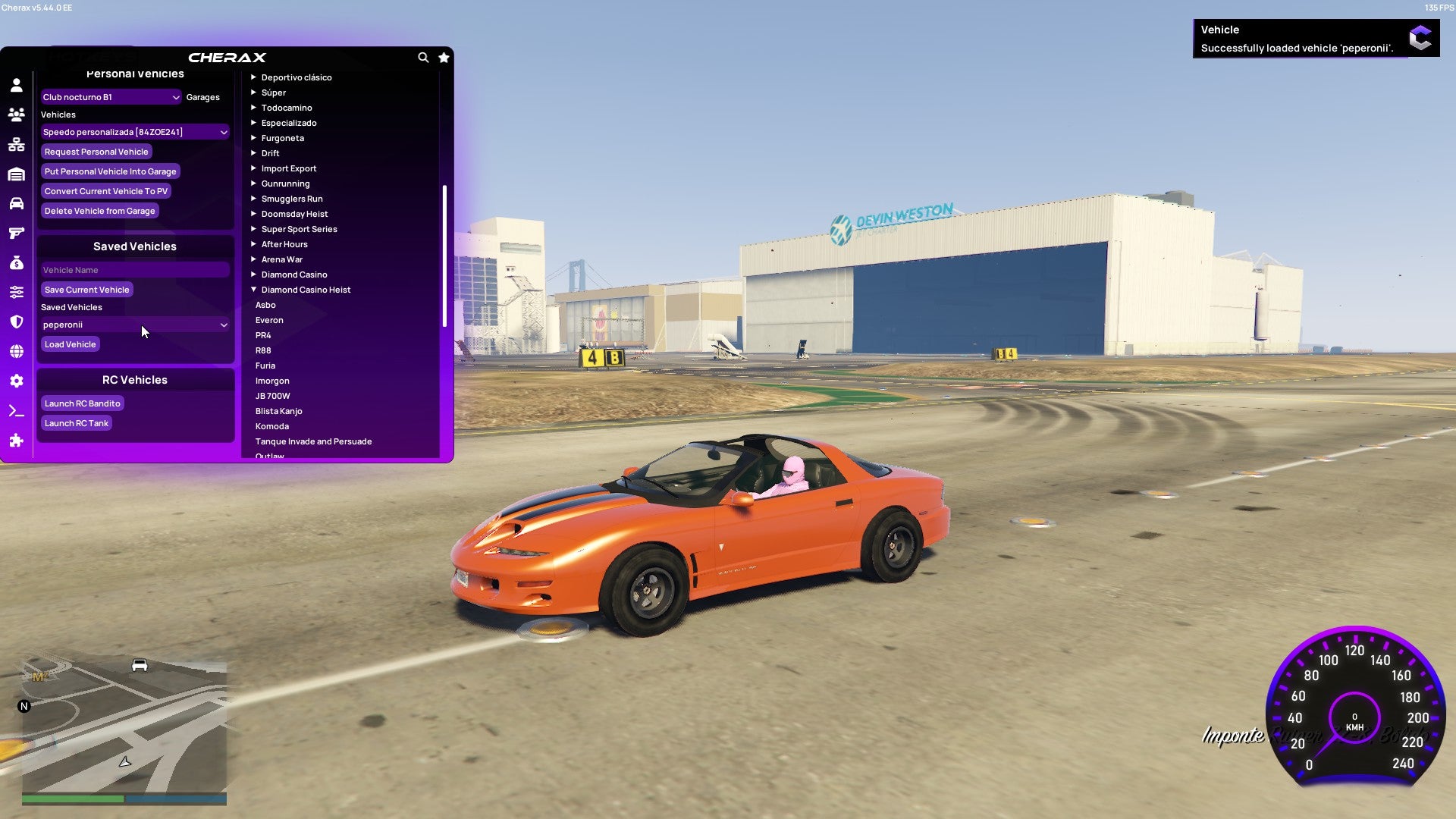1456x819 pixels.
Task: Click inside the Vehicle Name field
Action: point(135,269)
